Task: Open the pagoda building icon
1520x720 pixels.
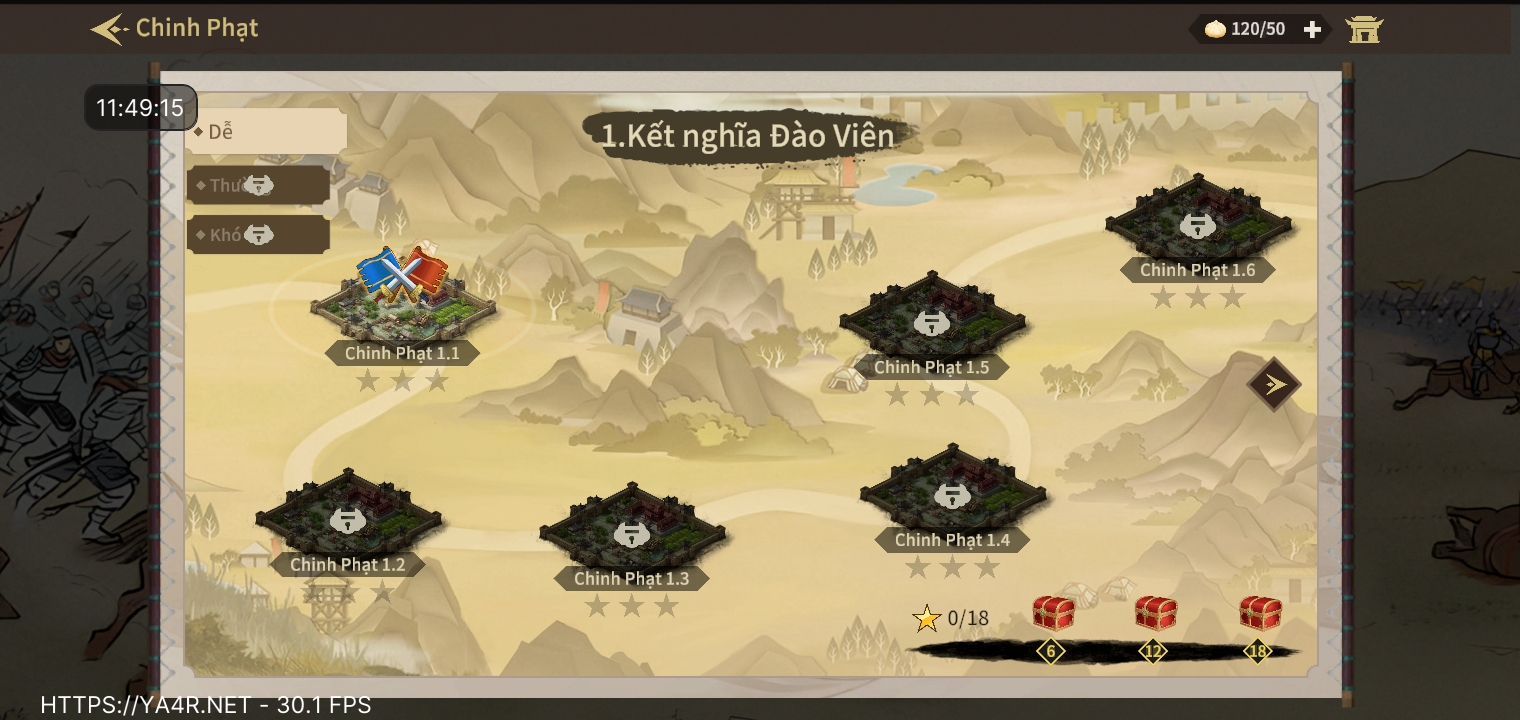Action: [x=1363, y=30]
